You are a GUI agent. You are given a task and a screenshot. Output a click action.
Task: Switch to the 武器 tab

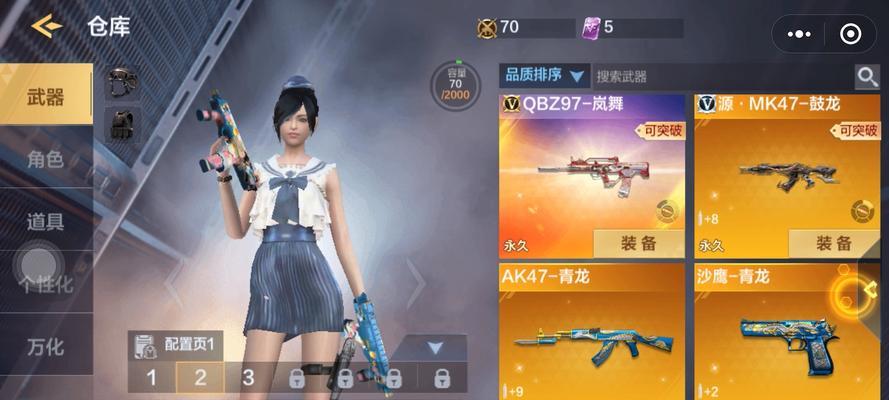46,96
